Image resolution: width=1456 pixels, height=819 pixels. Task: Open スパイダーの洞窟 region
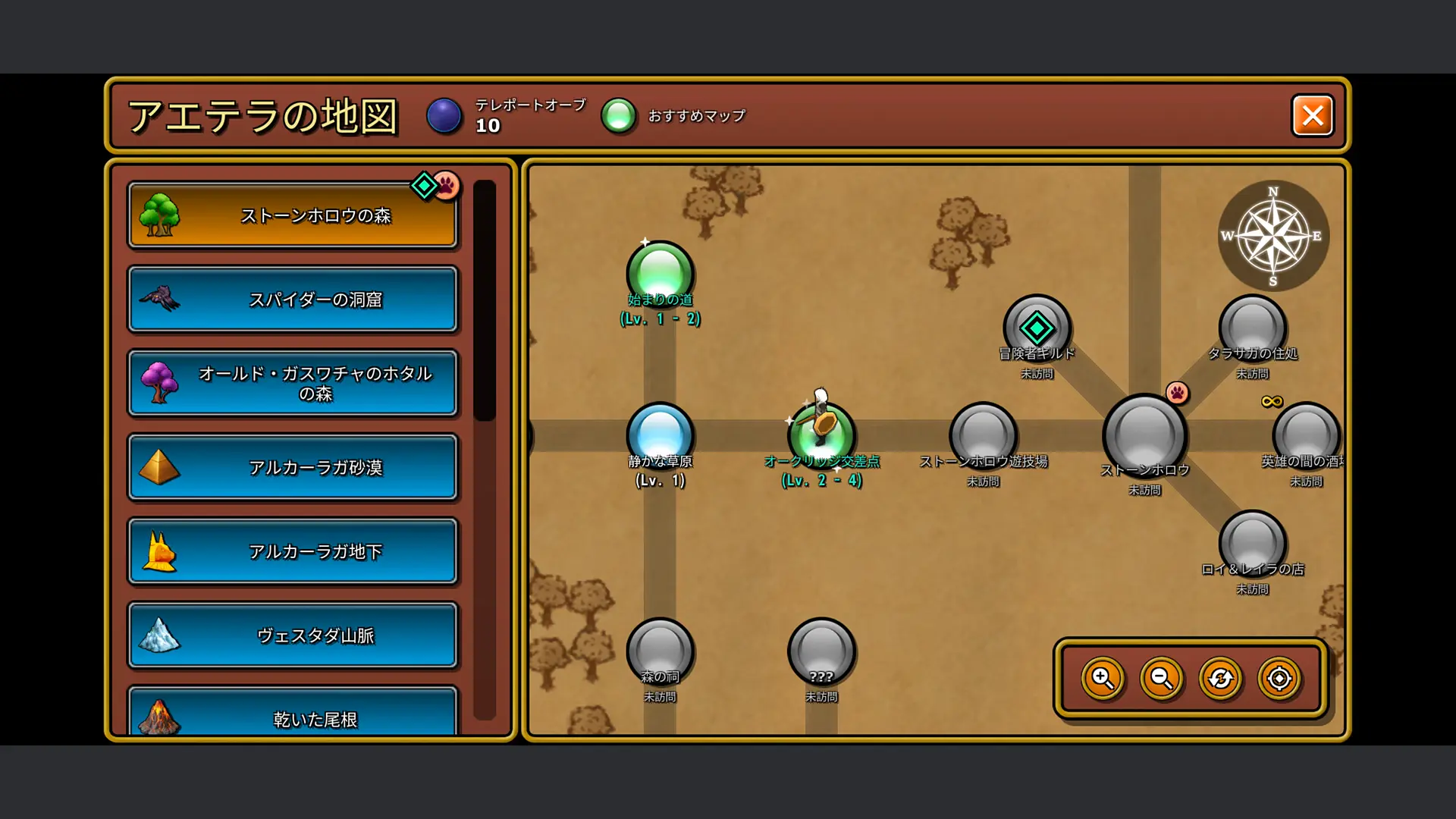point(293,300)
